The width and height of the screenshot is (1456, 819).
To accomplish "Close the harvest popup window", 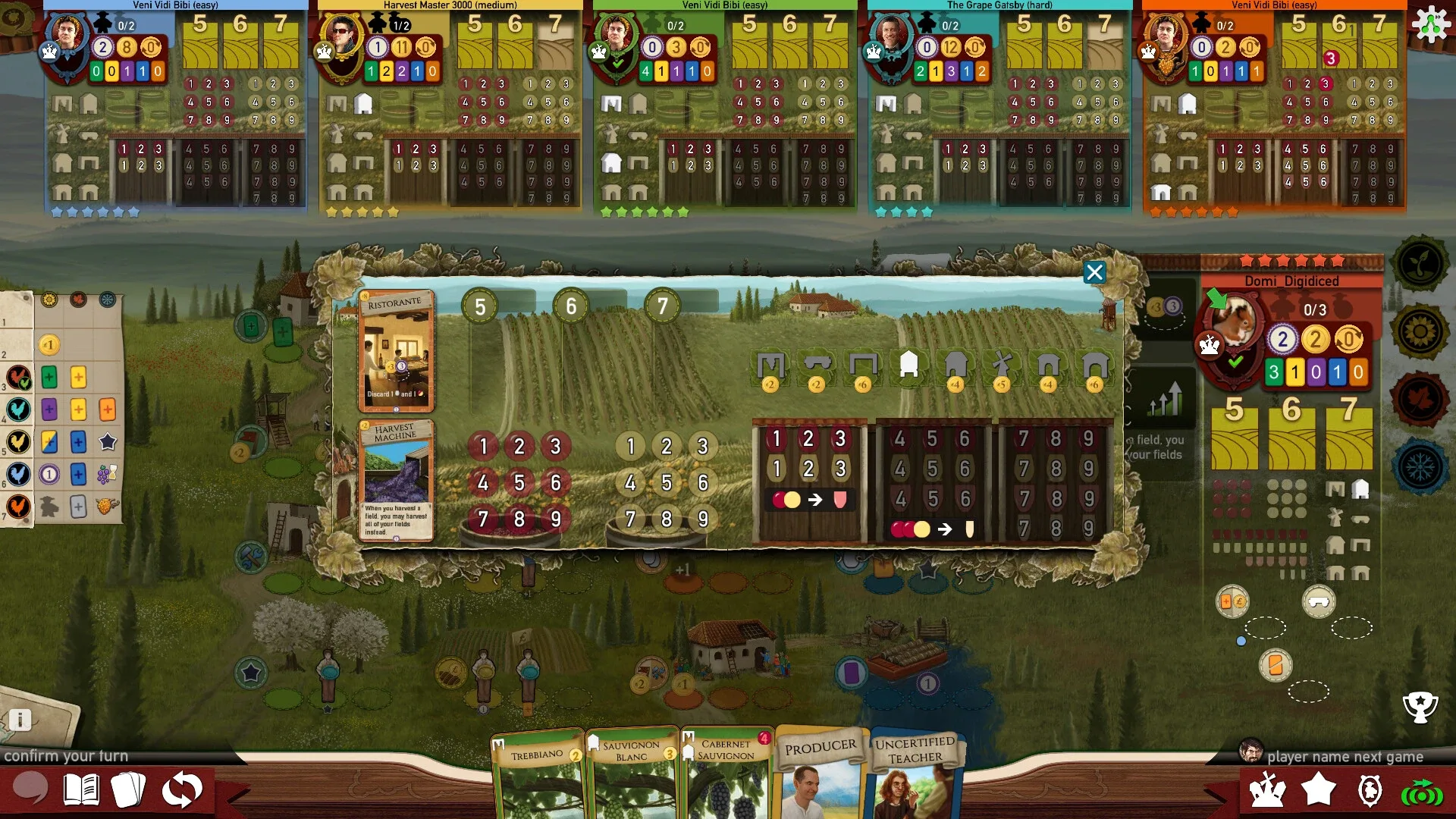I will pyautogui.click(x=1094, y=272).
